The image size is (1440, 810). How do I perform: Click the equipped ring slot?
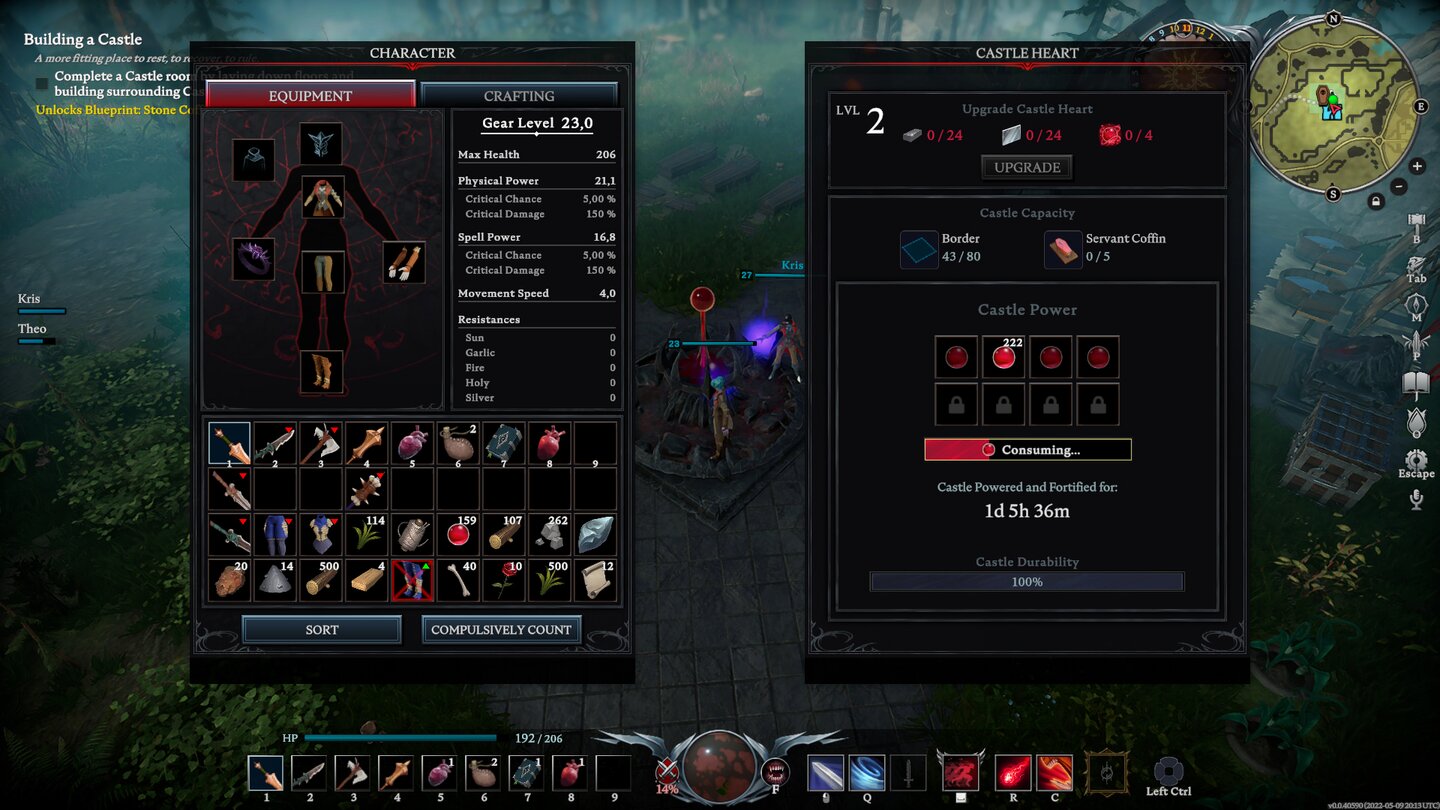254,259
